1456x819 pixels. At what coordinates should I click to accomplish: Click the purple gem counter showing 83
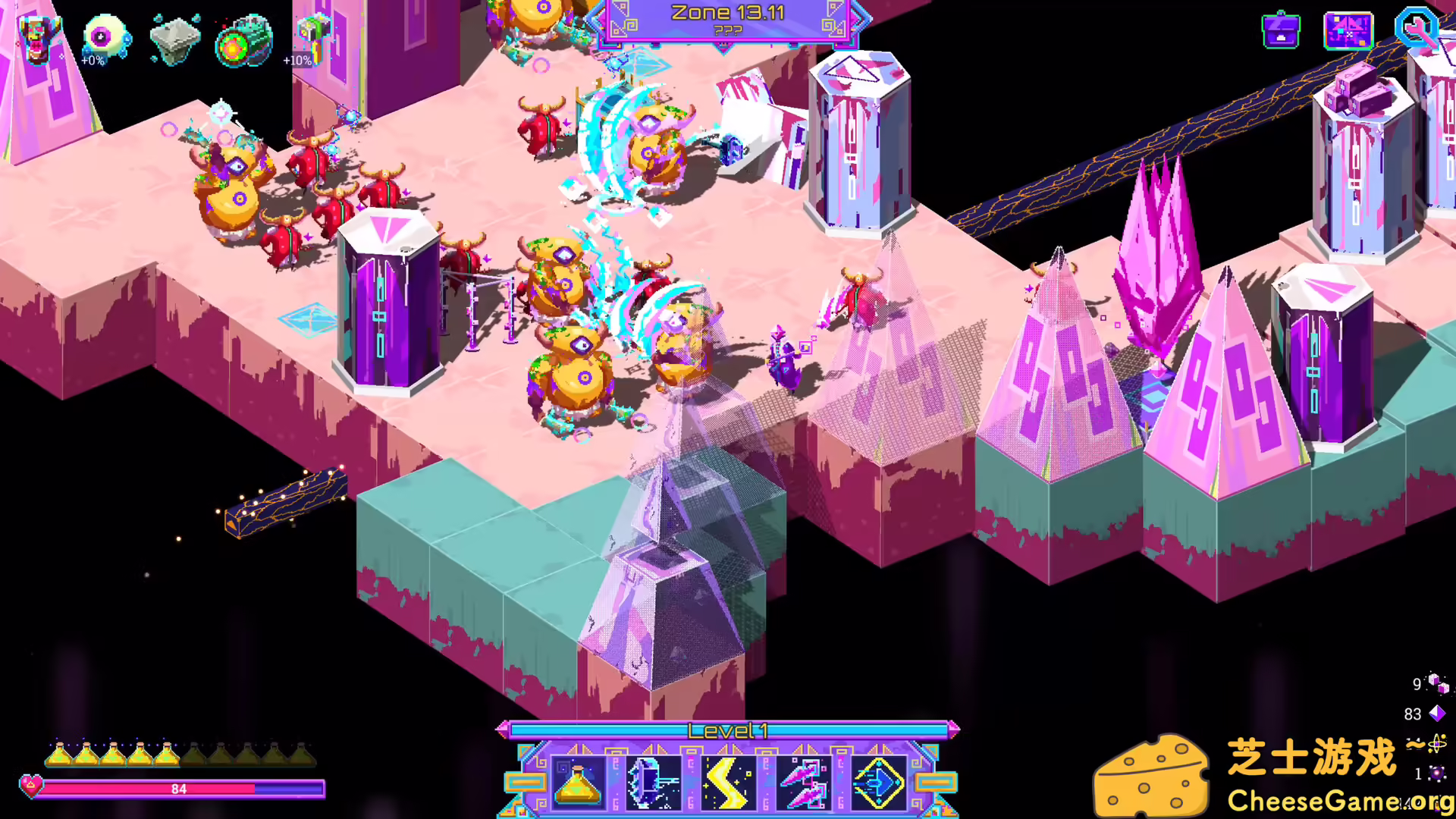1424,714
